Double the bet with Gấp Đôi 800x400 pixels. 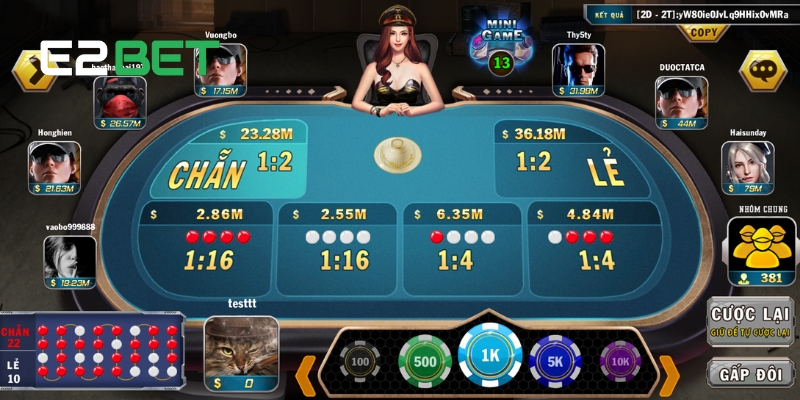(x=750, y=373)
